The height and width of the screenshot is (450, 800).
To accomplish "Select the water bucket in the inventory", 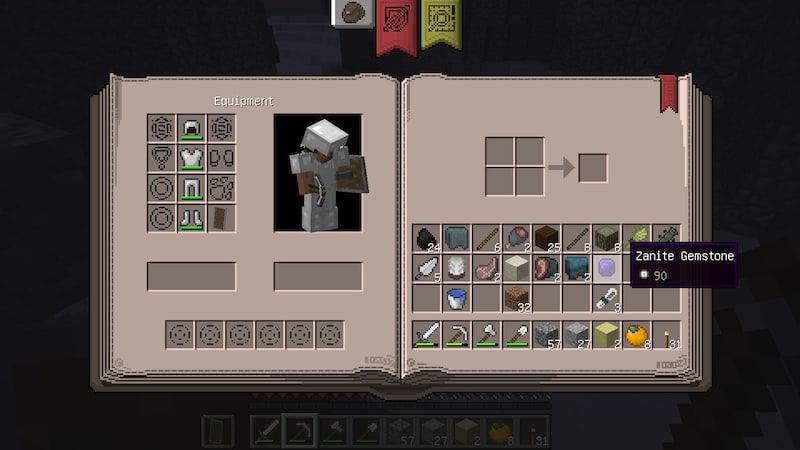I will (457, 298).
